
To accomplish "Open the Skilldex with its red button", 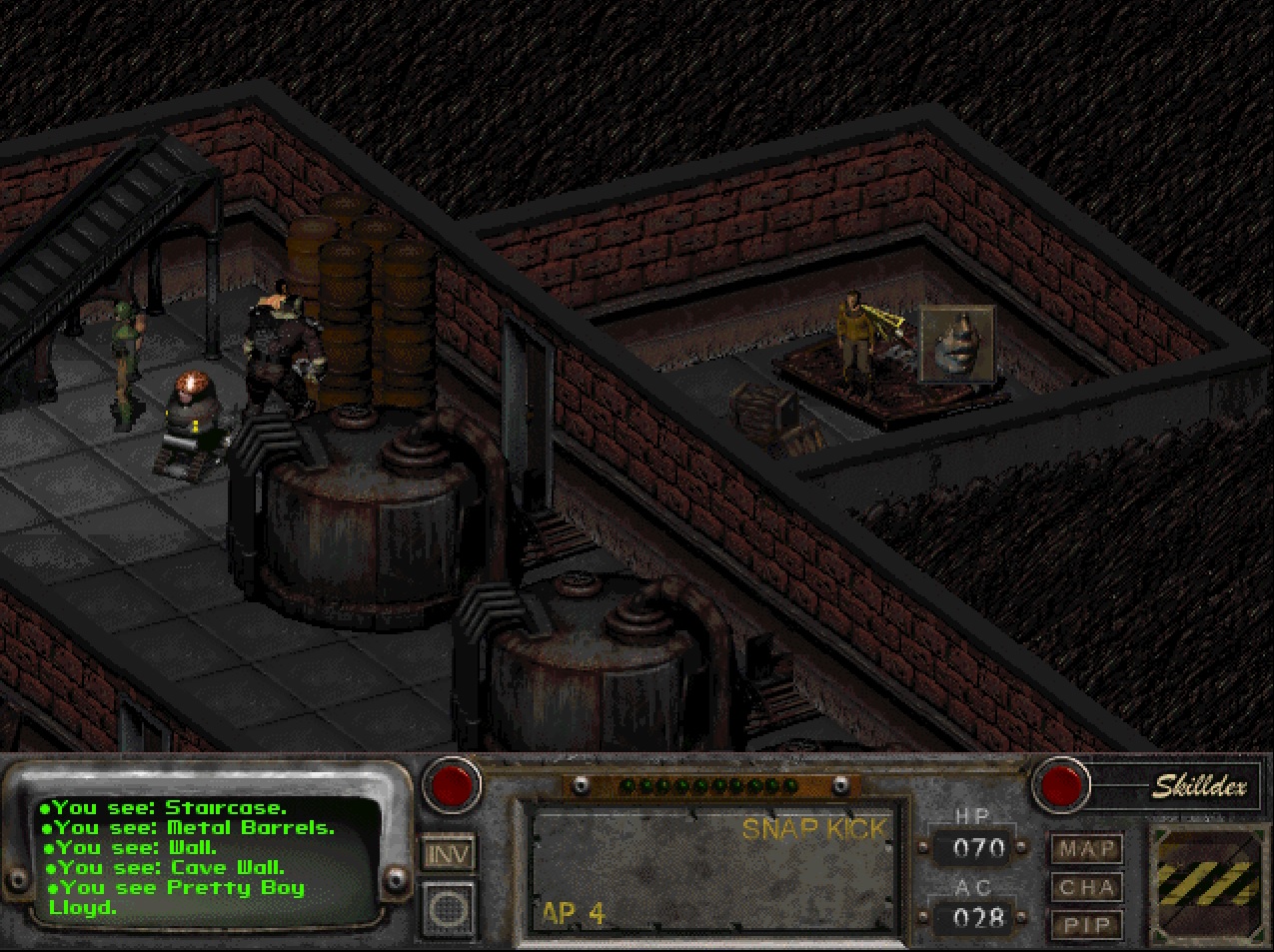I will (x=1061, y=785).
